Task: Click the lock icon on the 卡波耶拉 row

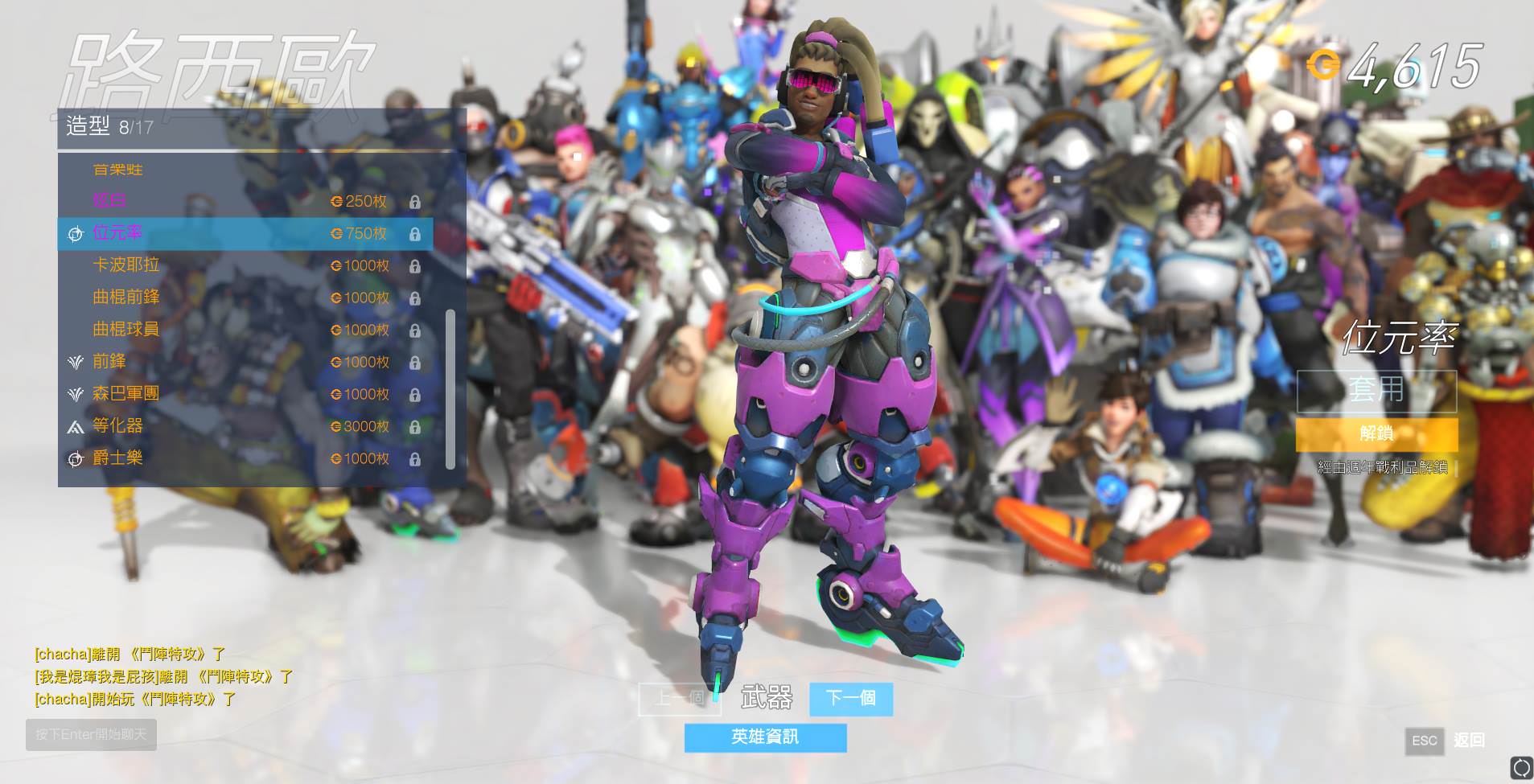Action: pyautogui.click(x=416, y=266)
